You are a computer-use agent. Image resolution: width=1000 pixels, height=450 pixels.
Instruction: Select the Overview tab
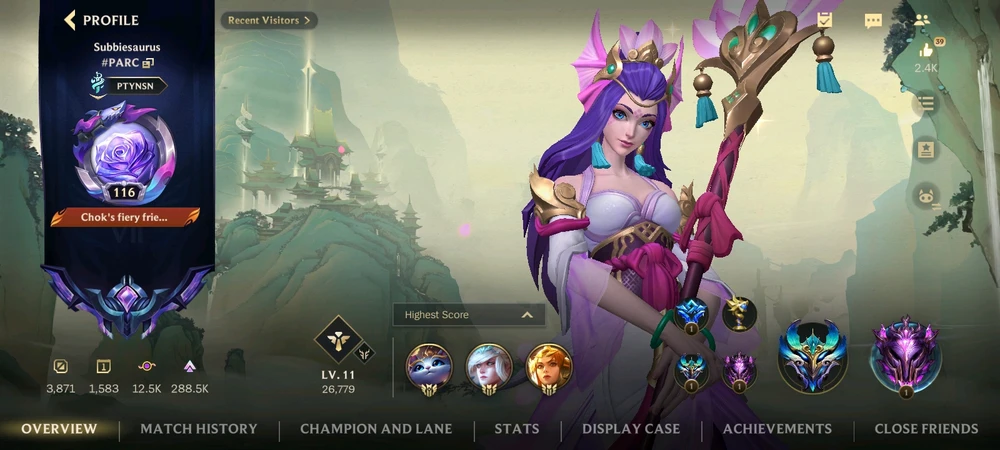pos(59,429)
